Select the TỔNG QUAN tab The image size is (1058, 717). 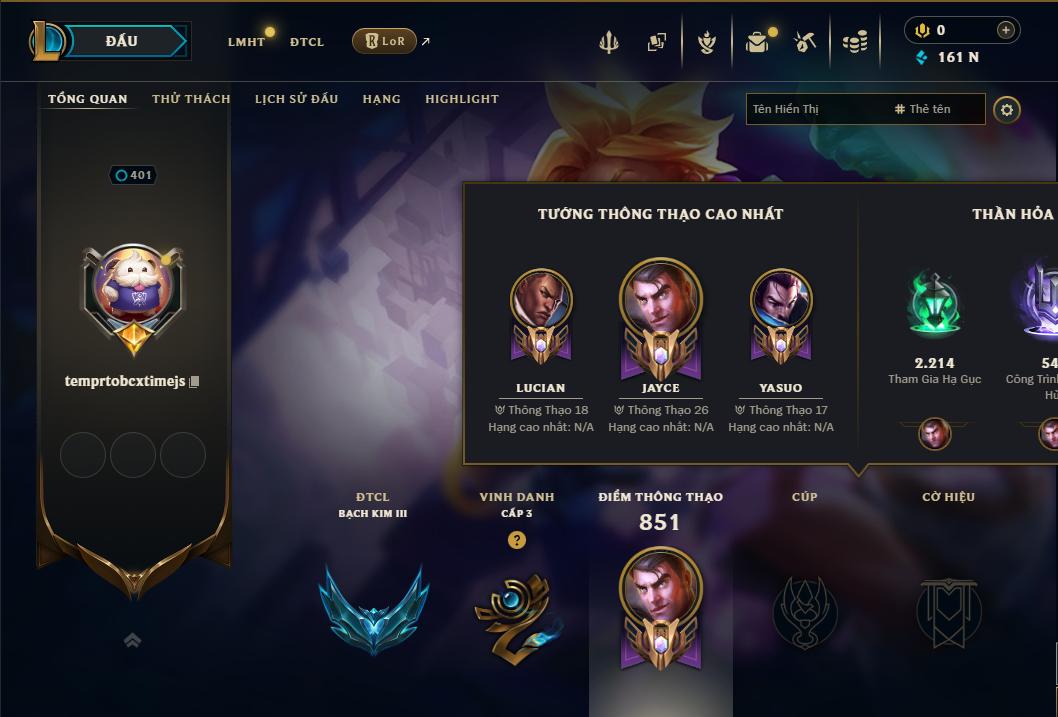click(x=88, y=99)
